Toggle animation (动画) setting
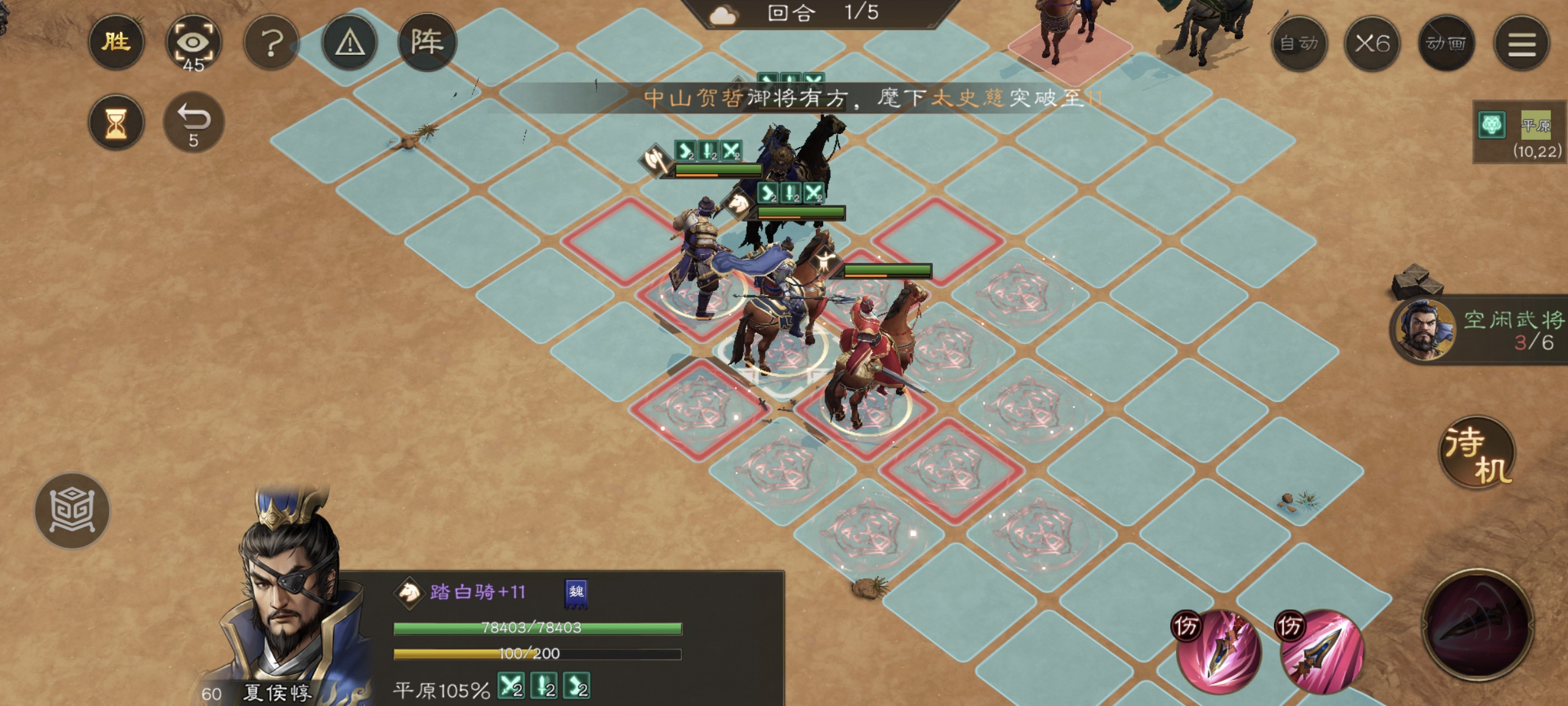The image size is (1568, 706). click(x=1446, y=44)
